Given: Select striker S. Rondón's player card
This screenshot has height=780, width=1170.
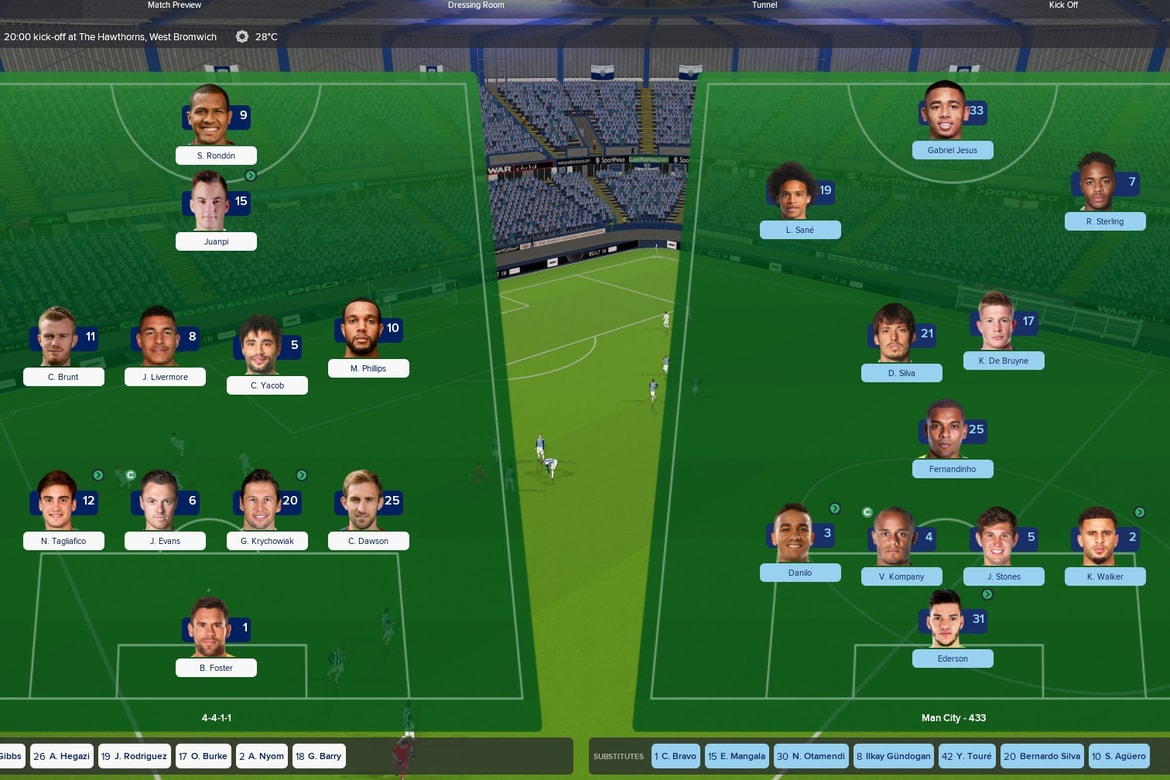Looking at the screenshot, I should coord(215,155).
